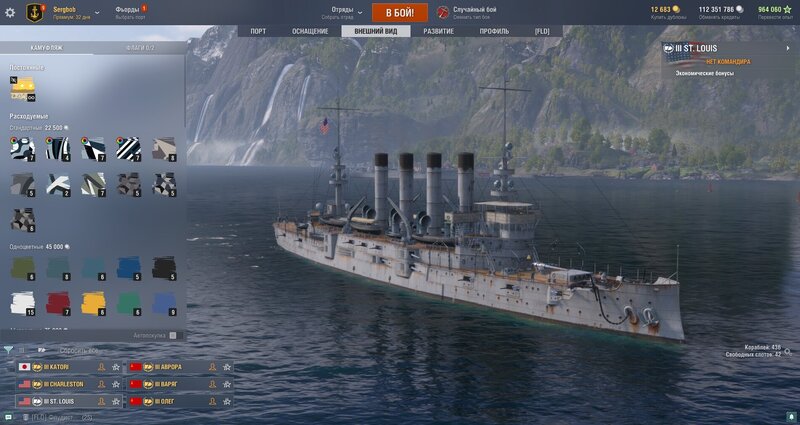Select the III Katori ship in carousel
800x425 pixels.
(60, 367)
